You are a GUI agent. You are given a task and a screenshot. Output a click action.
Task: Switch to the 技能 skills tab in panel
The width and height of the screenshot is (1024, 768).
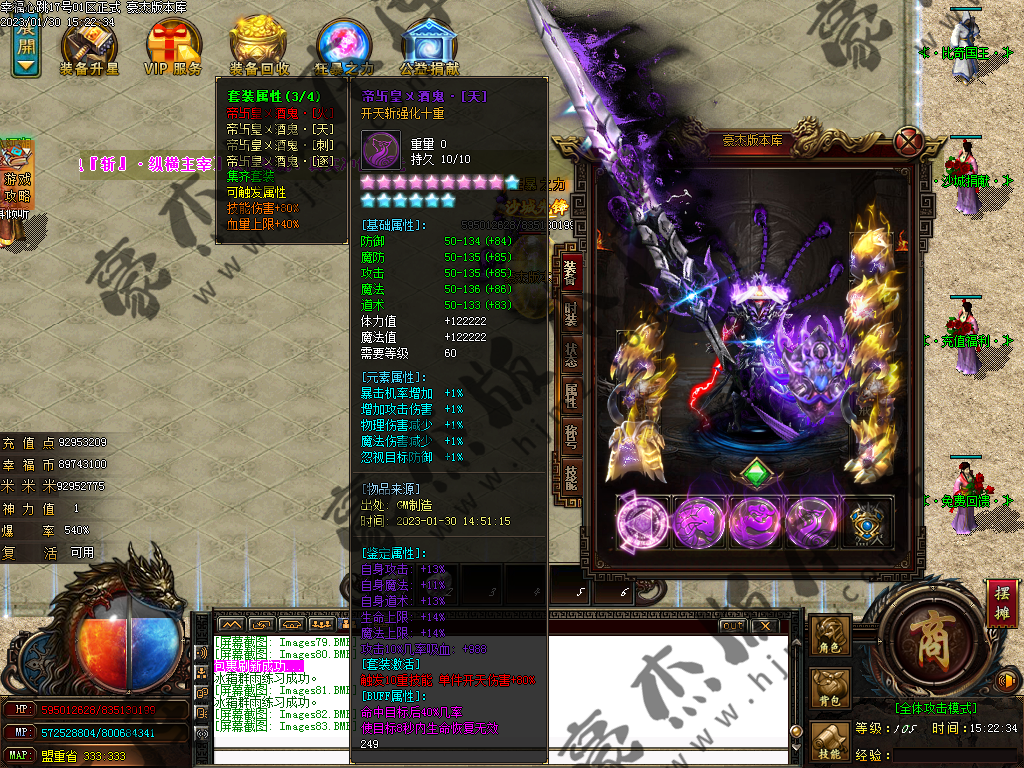click(x=570, y=476)
